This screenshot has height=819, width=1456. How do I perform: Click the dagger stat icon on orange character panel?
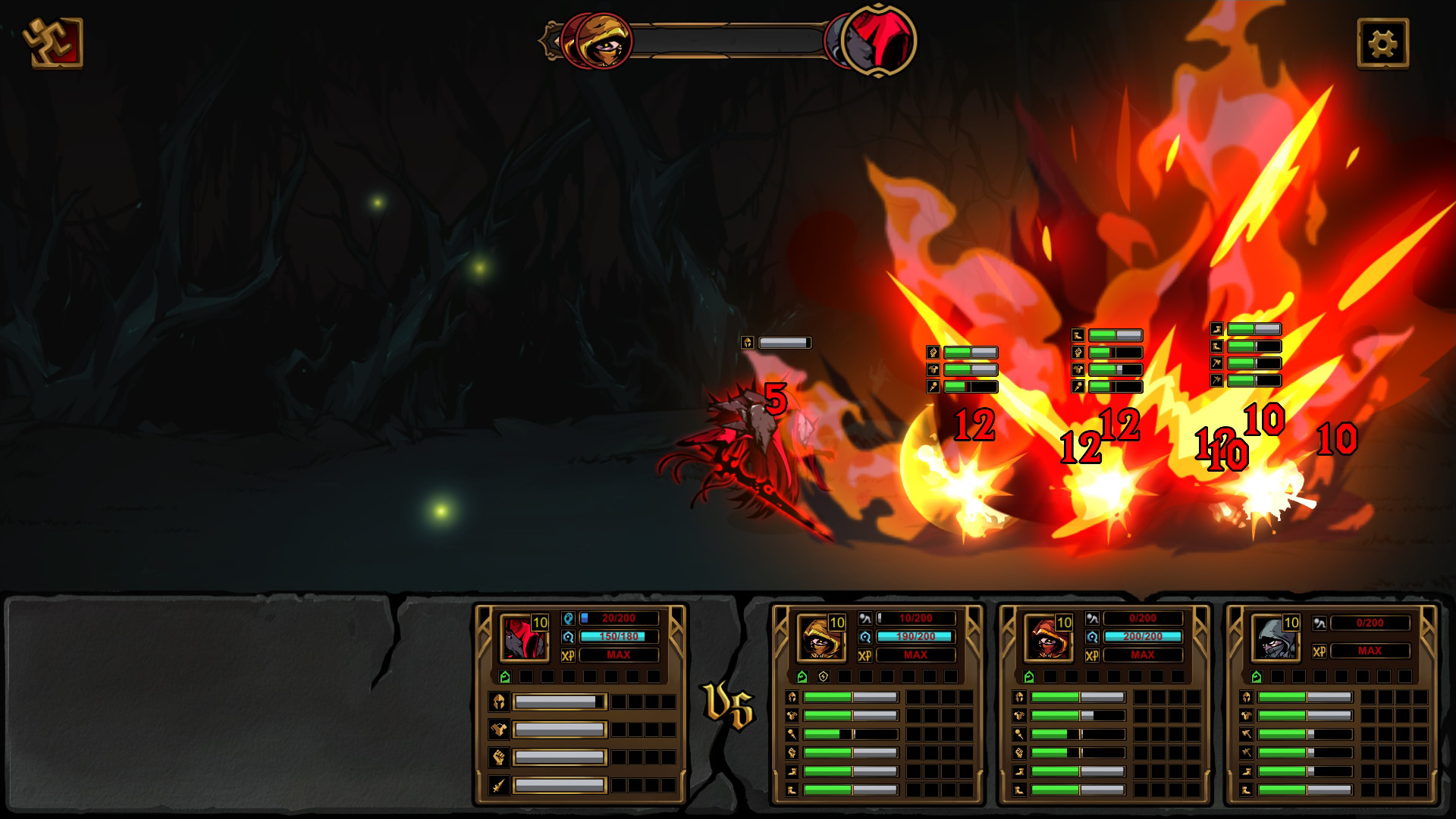[1021, 734]
